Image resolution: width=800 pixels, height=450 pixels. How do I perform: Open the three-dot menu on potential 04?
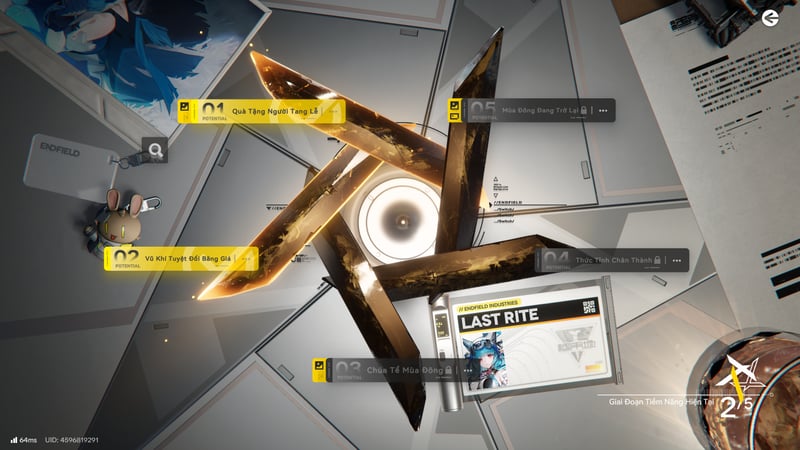[677, 261]
